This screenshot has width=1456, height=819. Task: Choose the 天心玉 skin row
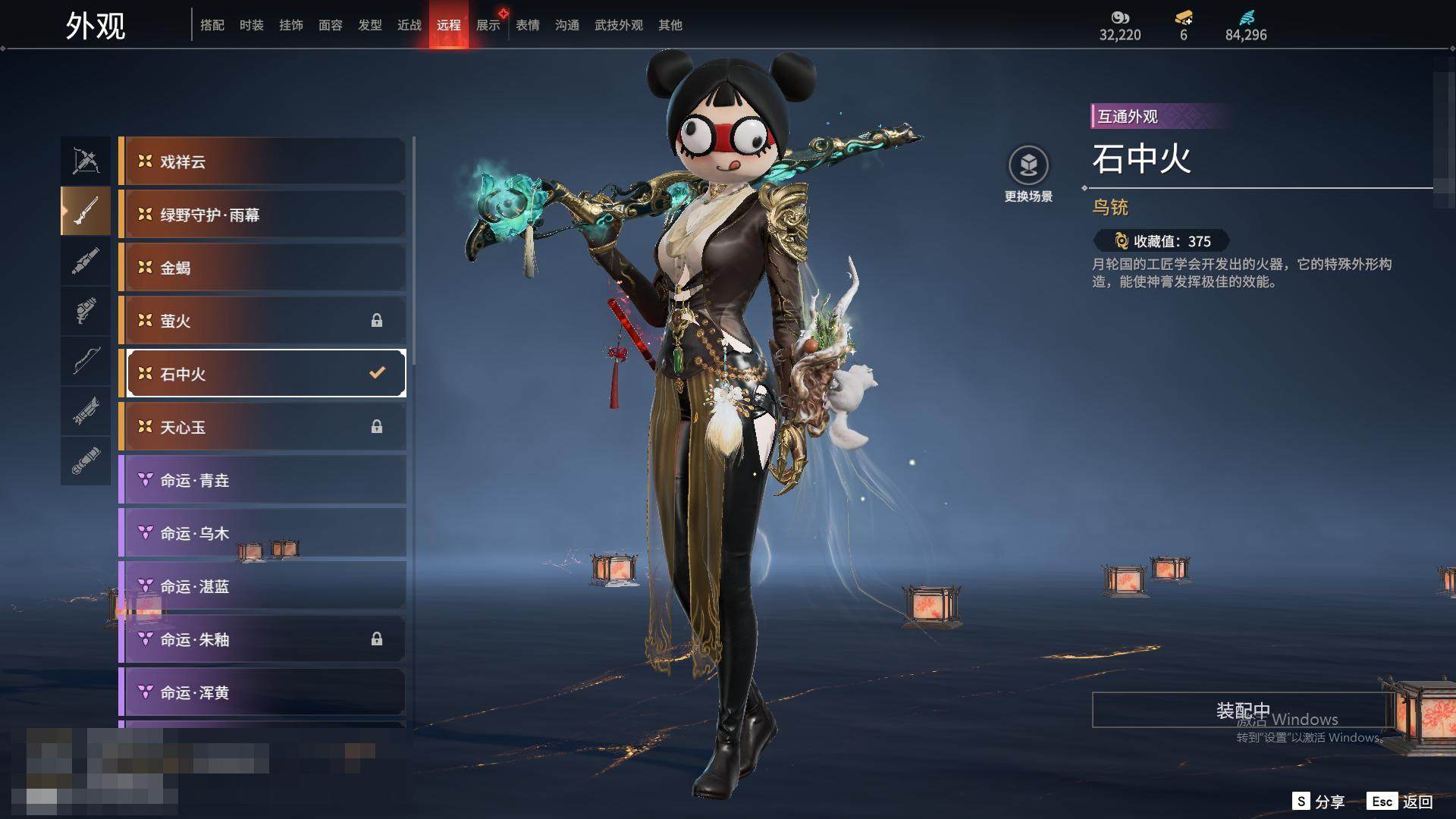(x=262, y=427)
